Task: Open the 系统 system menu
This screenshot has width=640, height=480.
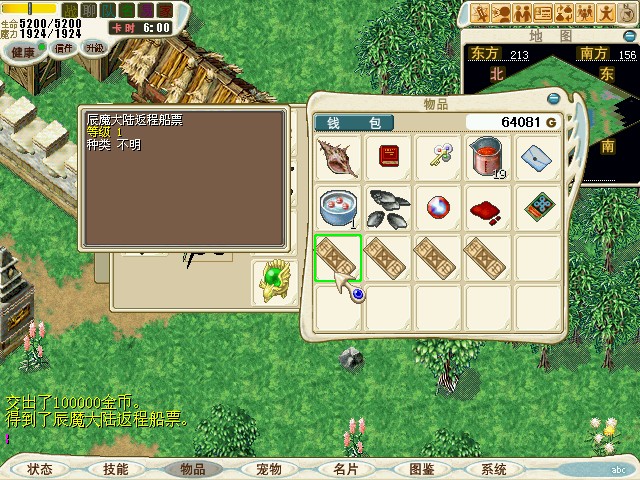Action: click(x=493, y=469)
